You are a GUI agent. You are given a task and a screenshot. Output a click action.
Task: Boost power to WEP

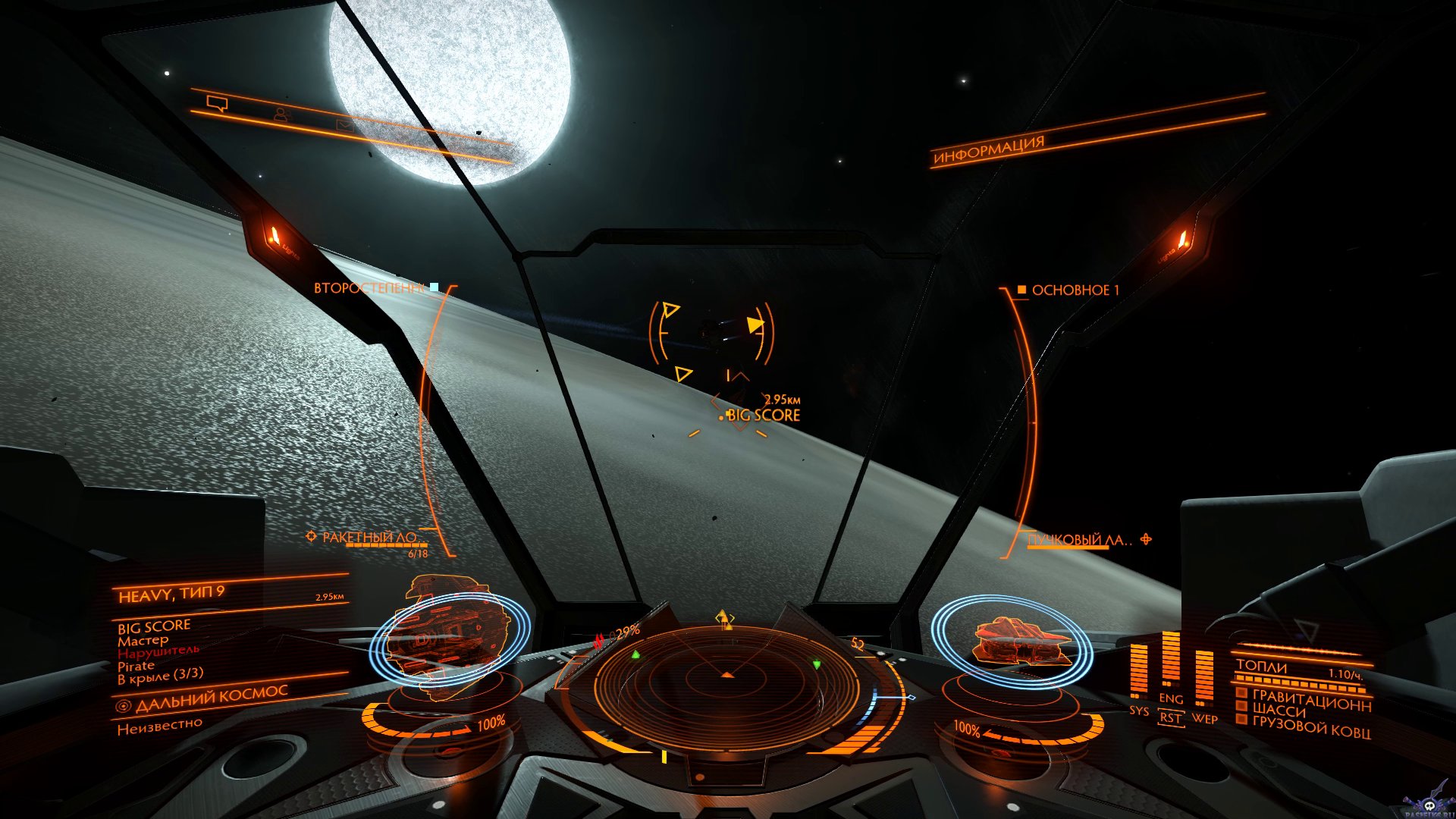[x=1204, y=718]
